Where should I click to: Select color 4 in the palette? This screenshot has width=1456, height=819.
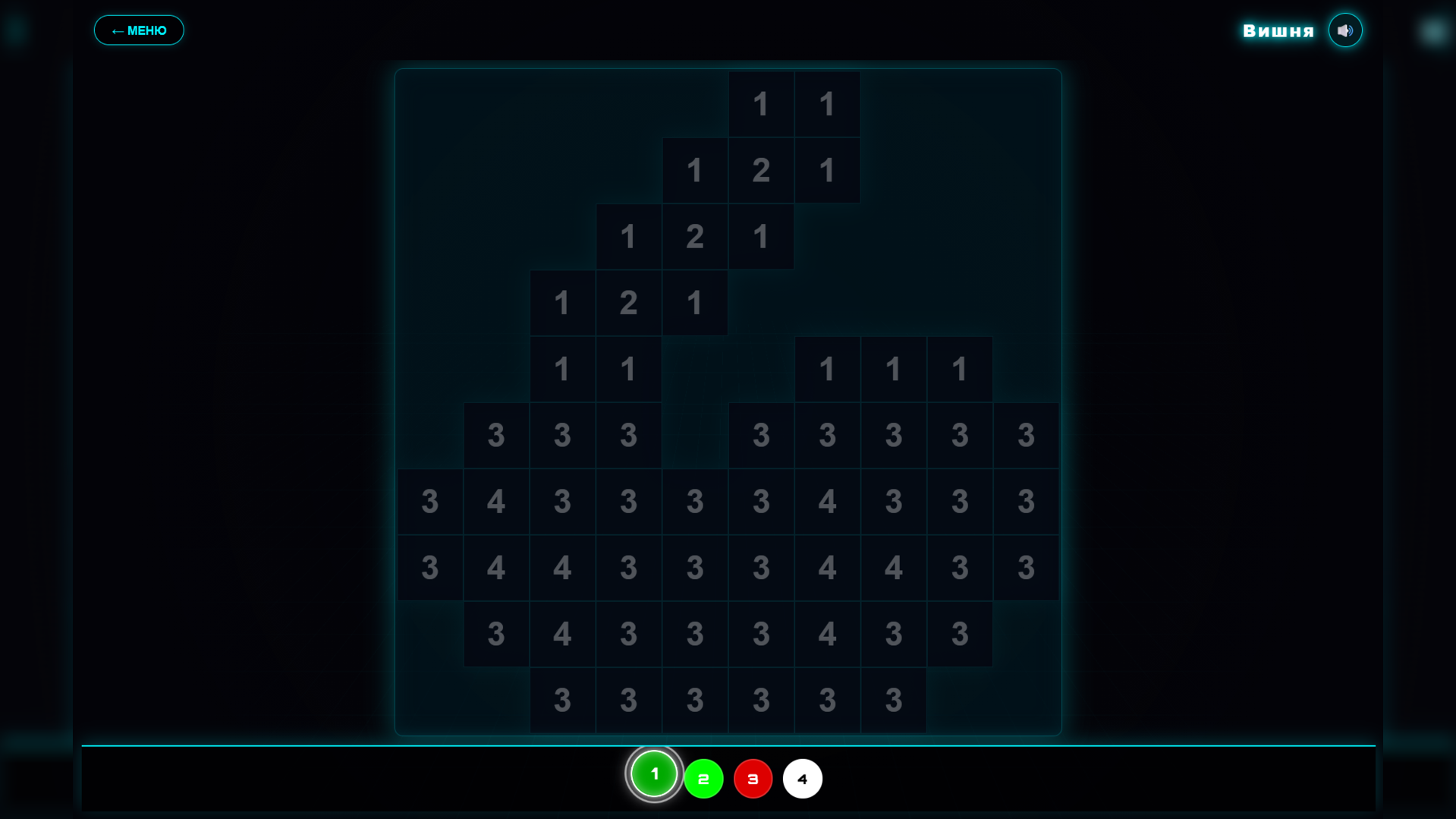pyautogui.click(x=802, y=778)
